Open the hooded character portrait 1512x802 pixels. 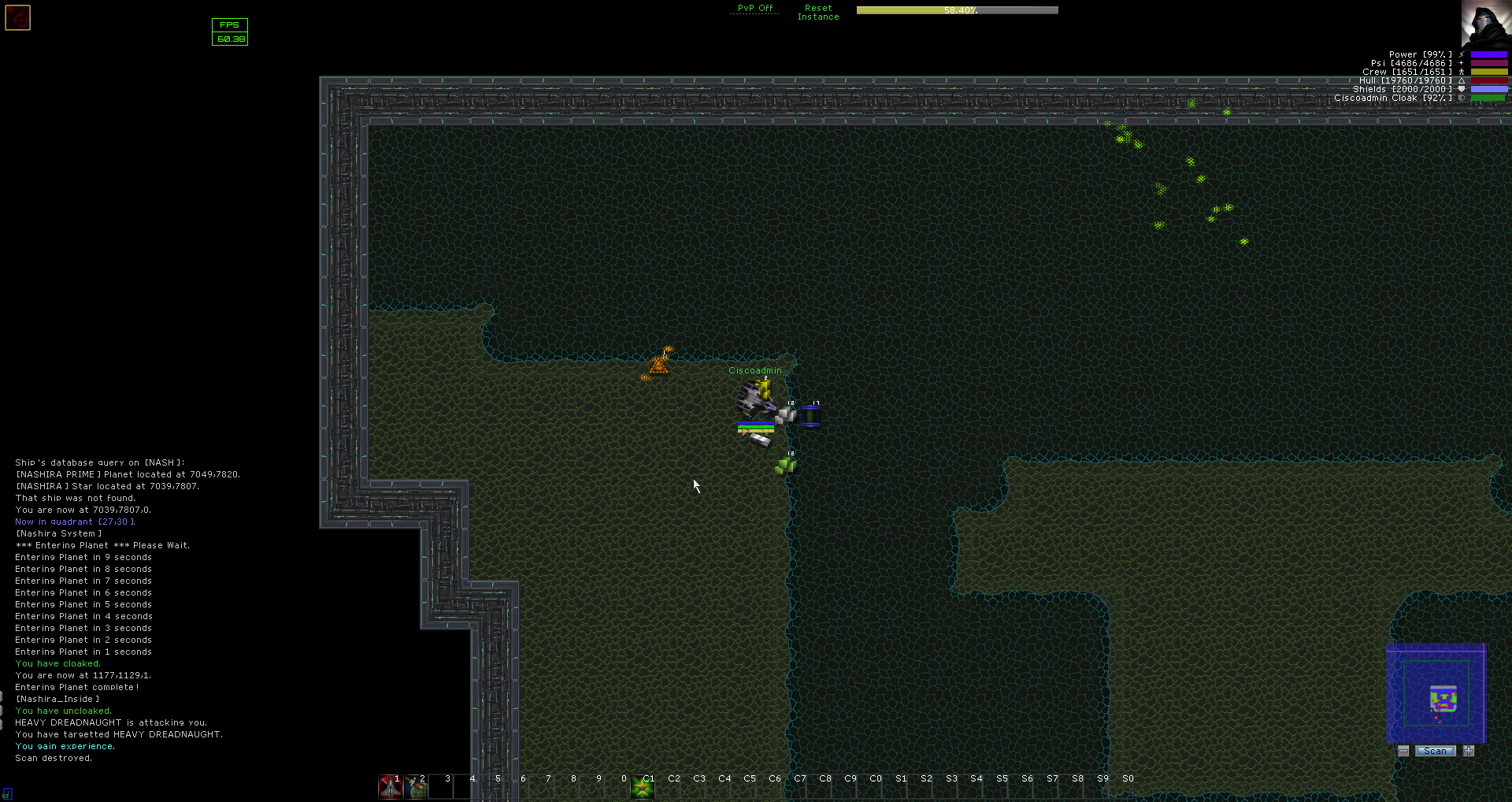1486,24
